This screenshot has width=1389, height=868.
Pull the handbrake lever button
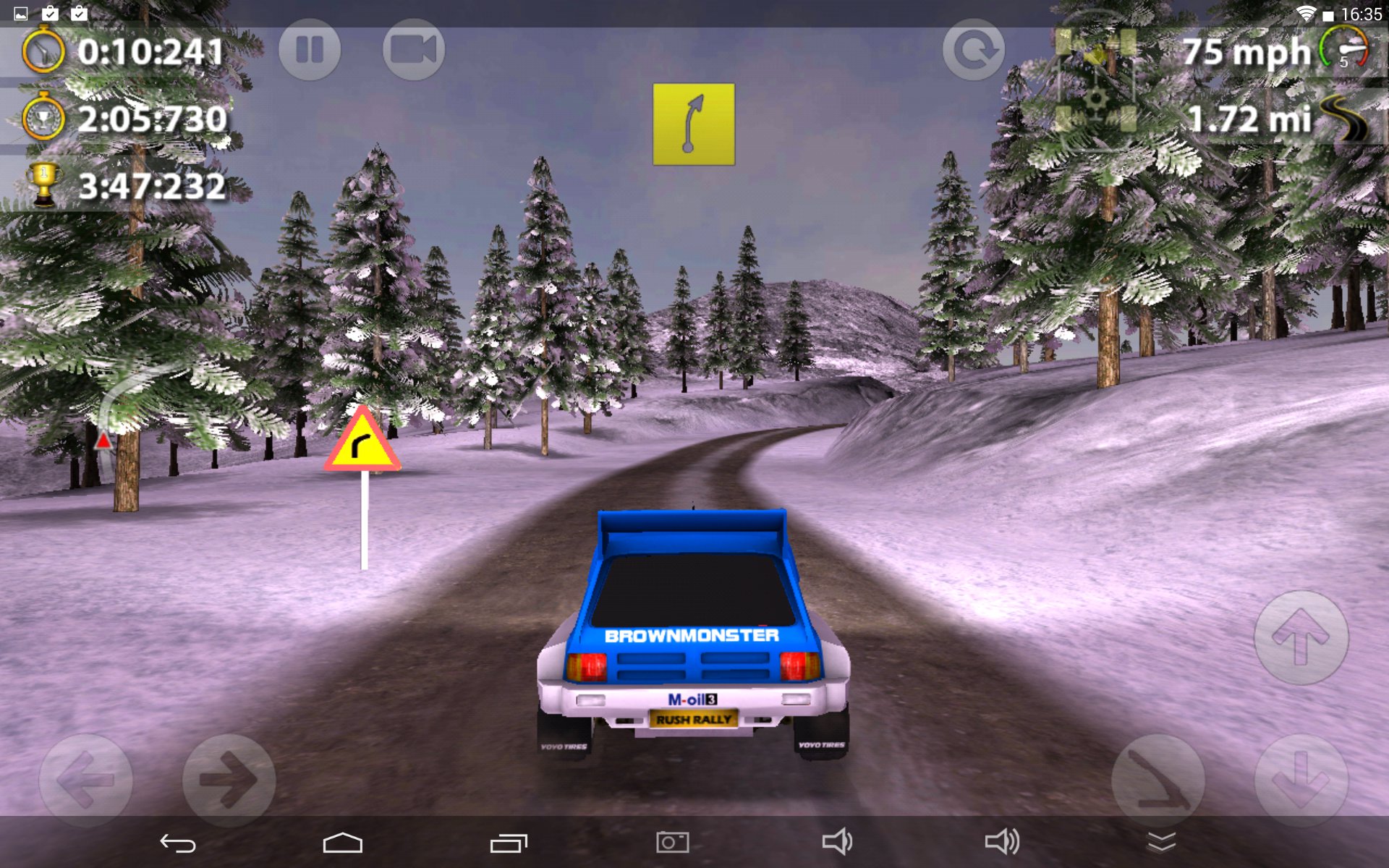point(1157,780)
